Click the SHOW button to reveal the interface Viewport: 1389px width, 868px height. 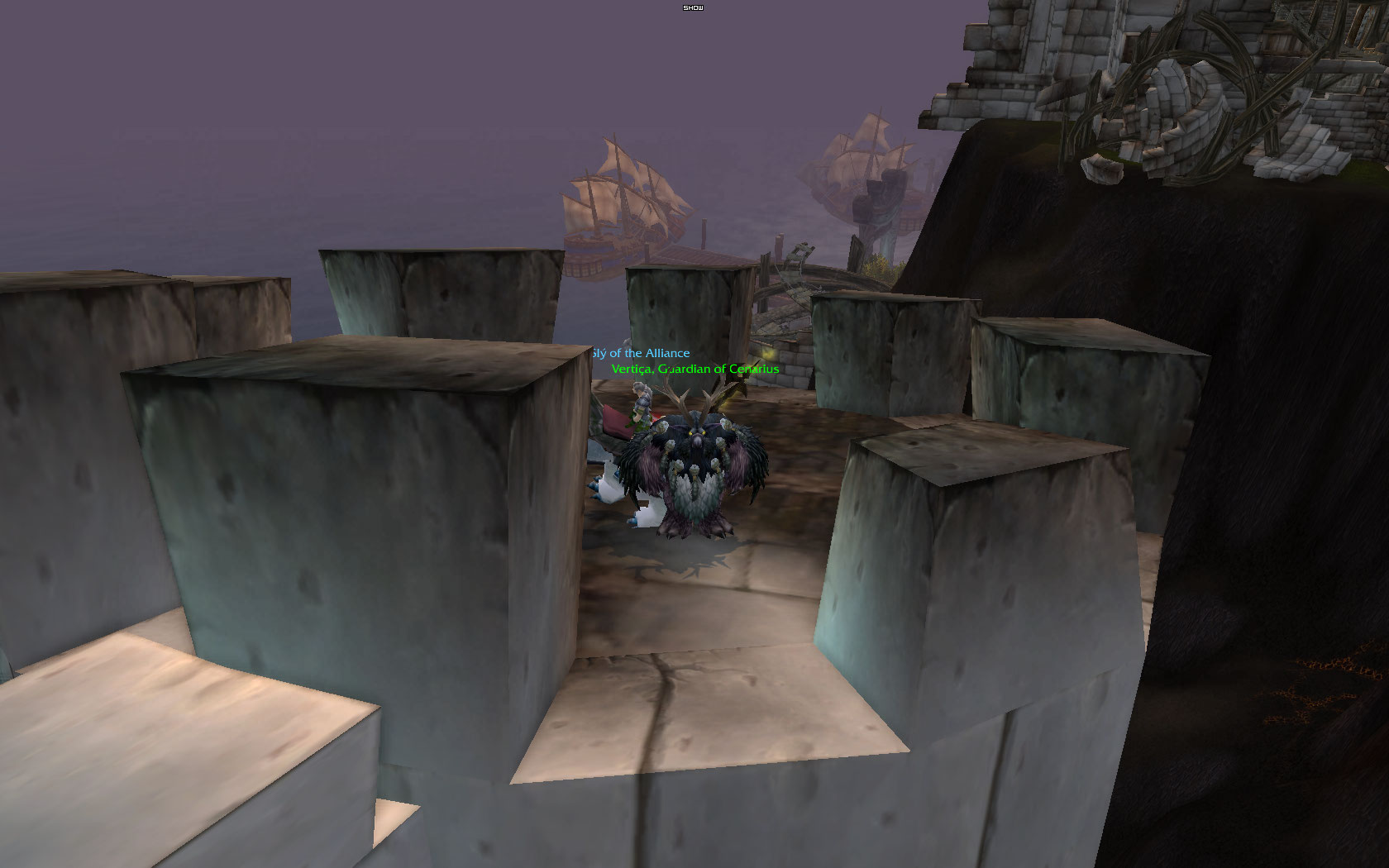click(693, 7)
